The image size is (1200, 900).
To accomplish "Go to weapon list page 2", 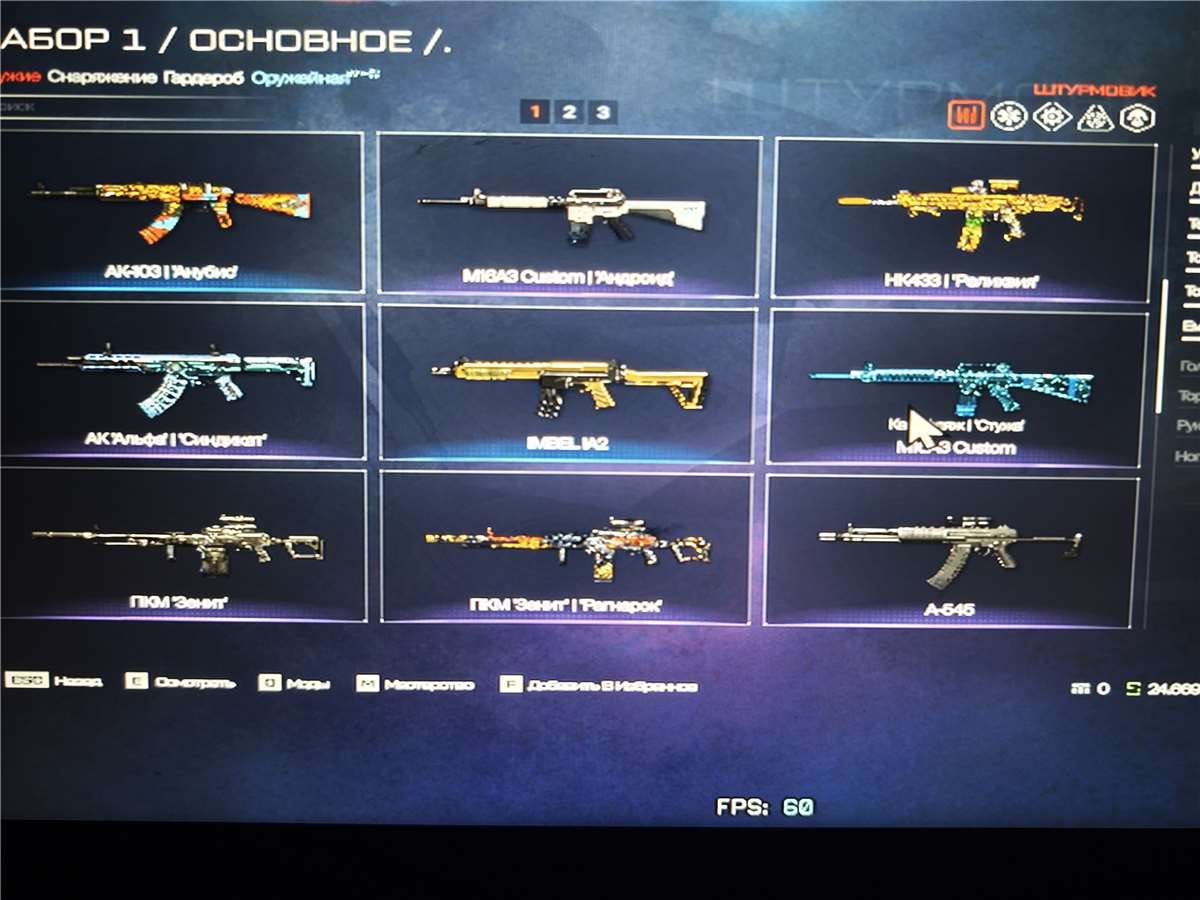I will point(568,112).
